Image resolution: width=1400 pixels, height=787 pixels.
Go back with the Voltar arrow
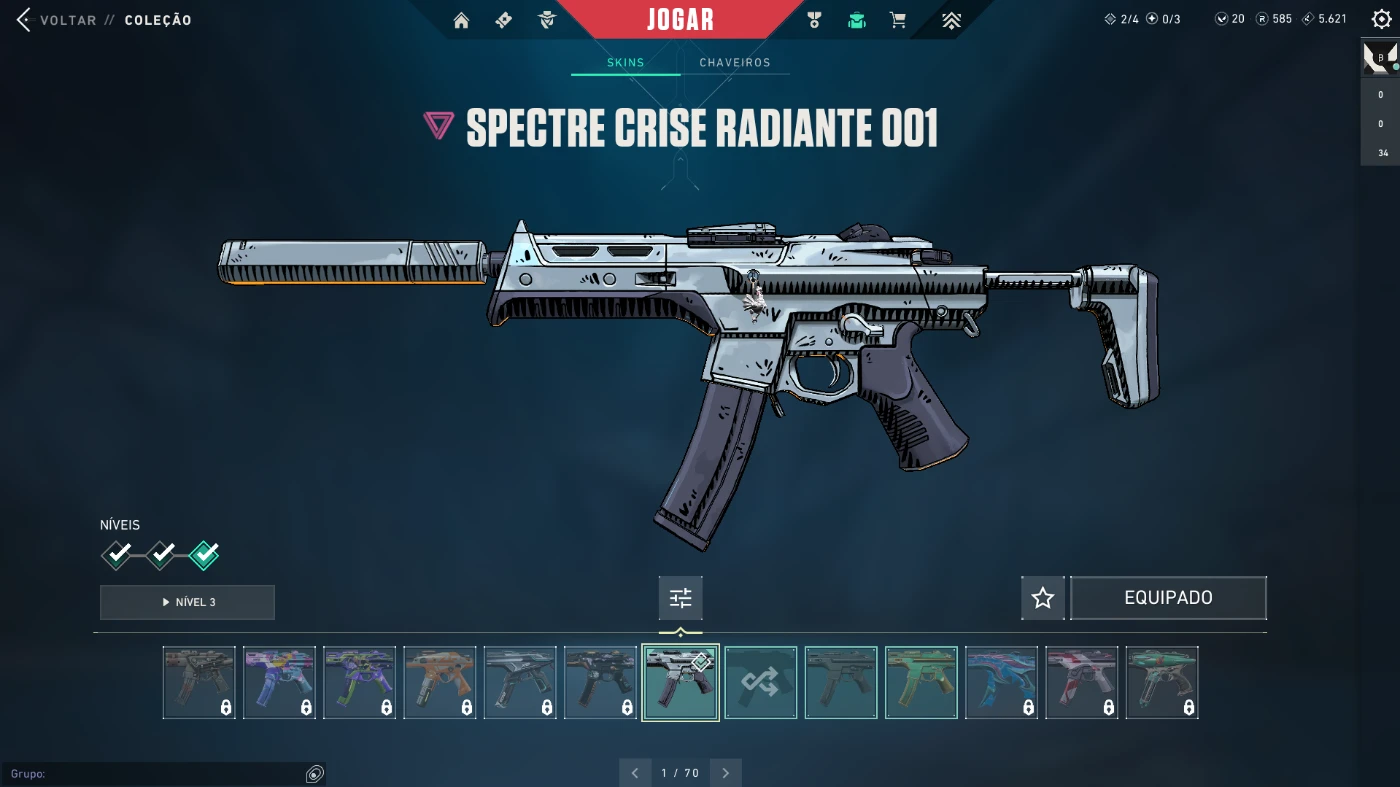coord(24,20)
